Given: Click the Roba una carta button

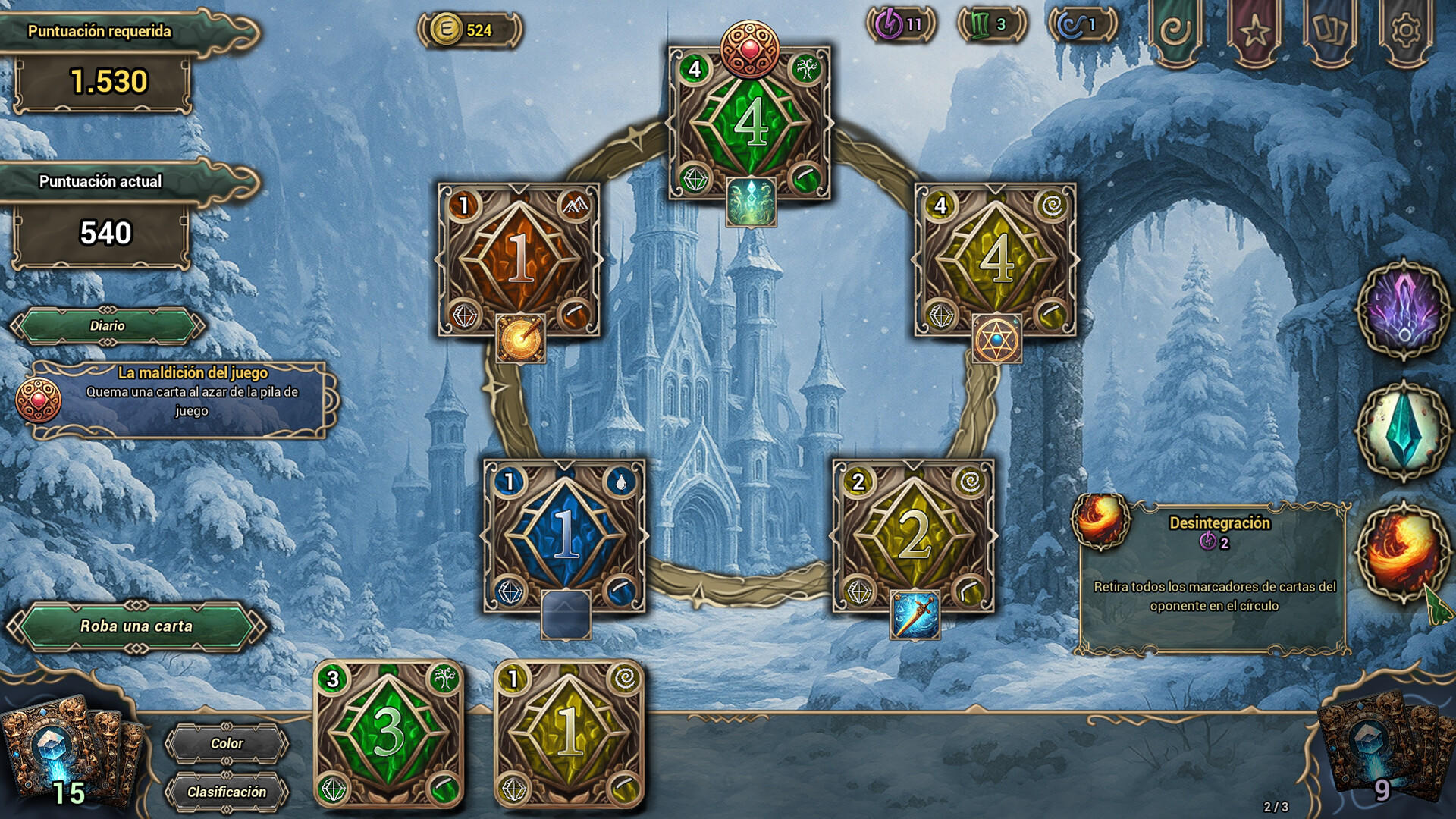Looking at the screenshot, I should click(x=136, y=626).
